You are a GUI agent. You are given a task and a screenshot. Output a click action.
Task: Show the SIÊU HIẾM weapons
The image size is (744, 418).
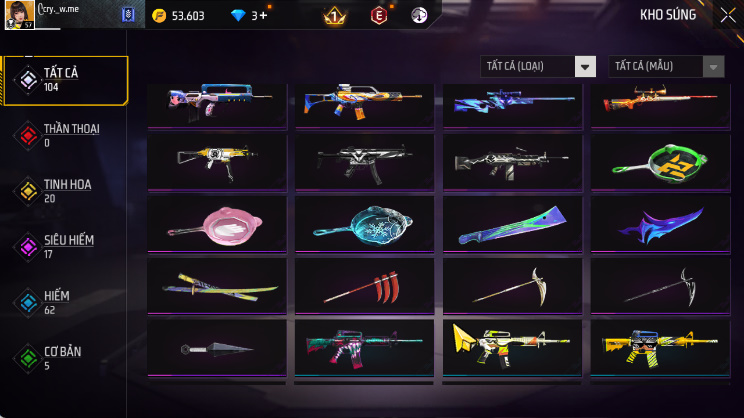(65, 246)
